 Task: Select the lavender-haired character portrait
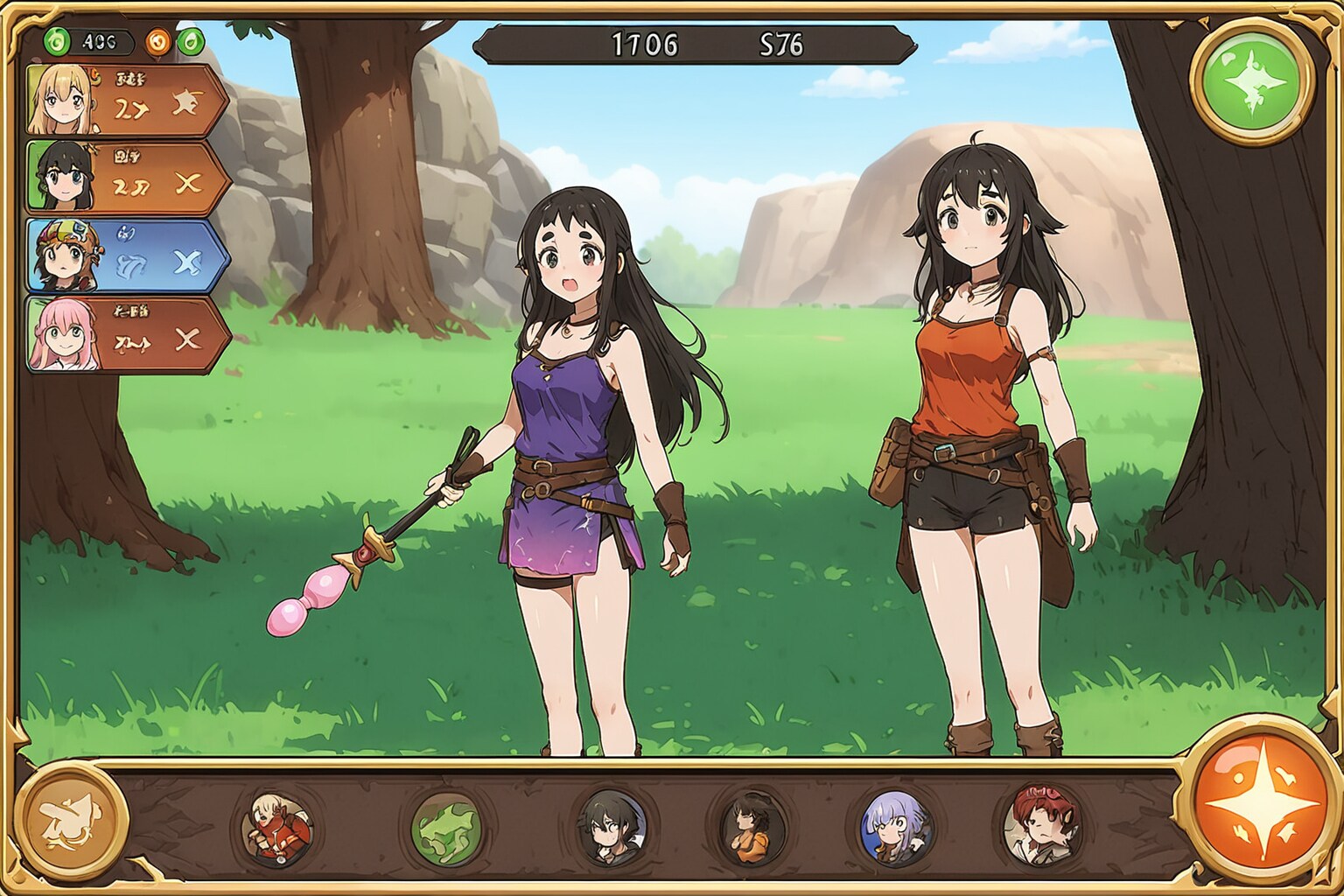tap(895, 827)
